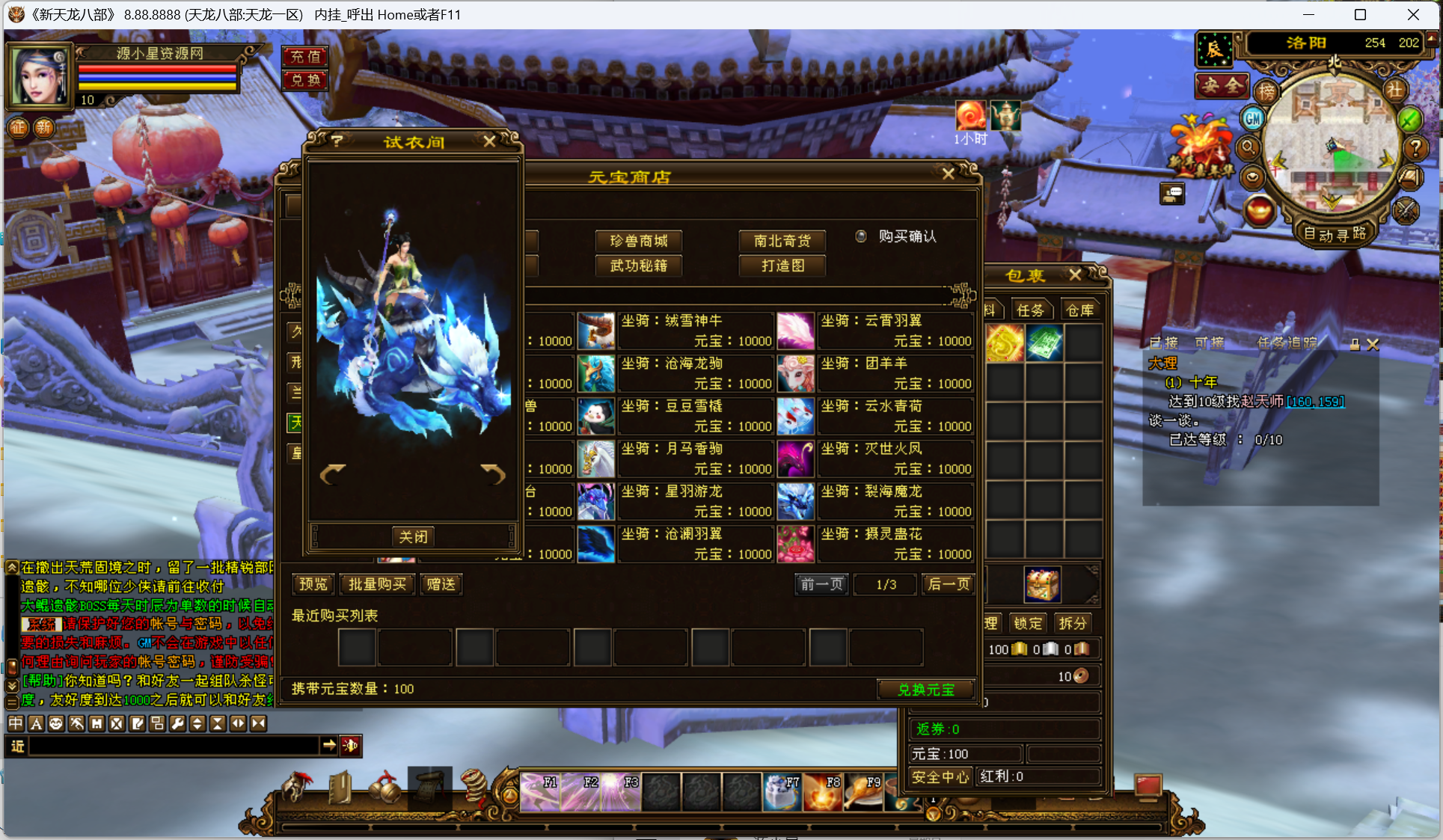
Task: Activate 自动寻路 auto-pathfinding
Action: [1335, 234]
